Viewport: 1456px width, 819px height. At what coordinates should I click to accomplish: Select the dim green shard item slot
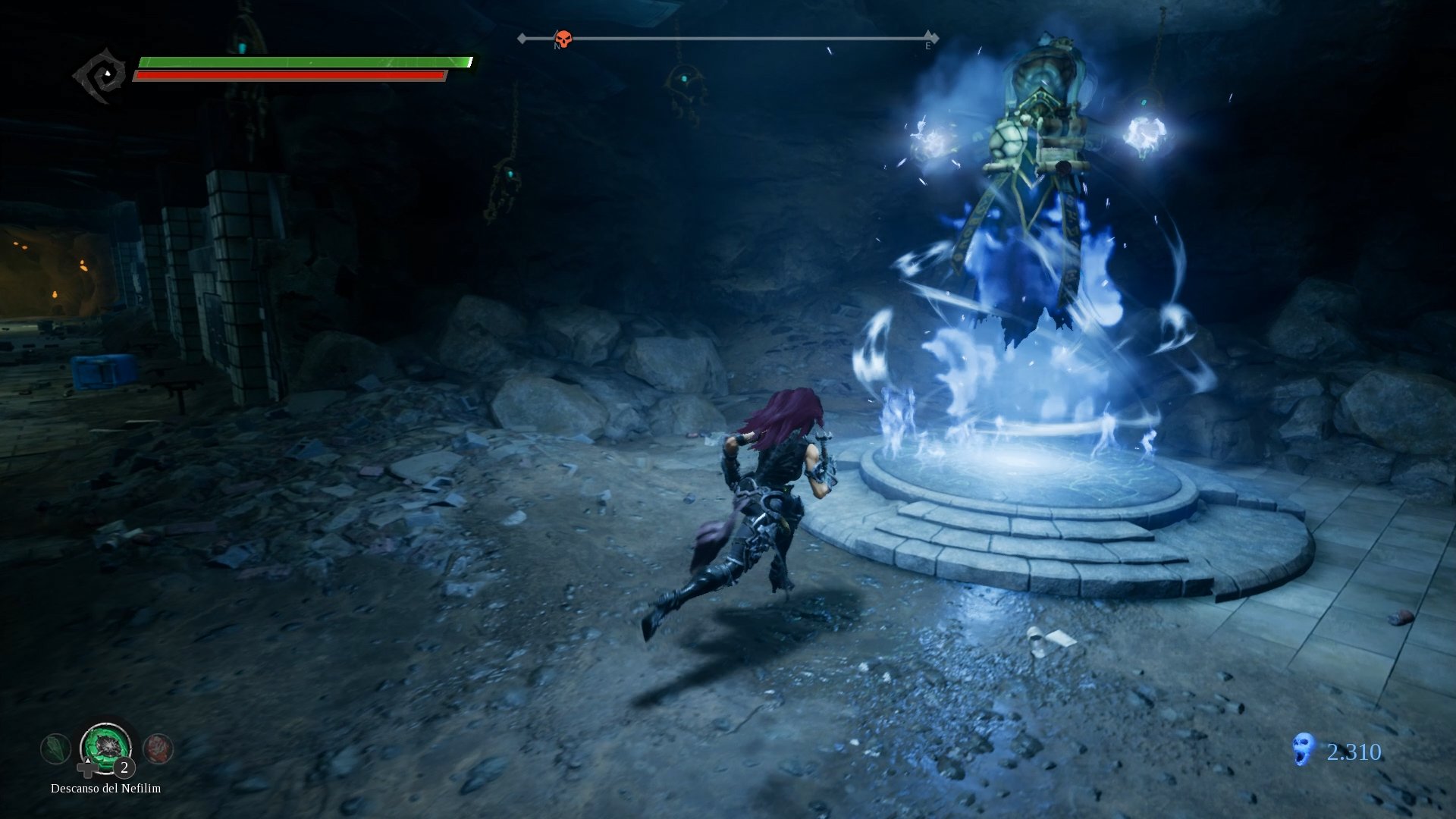pyautogui.click(x=55, y=749)
